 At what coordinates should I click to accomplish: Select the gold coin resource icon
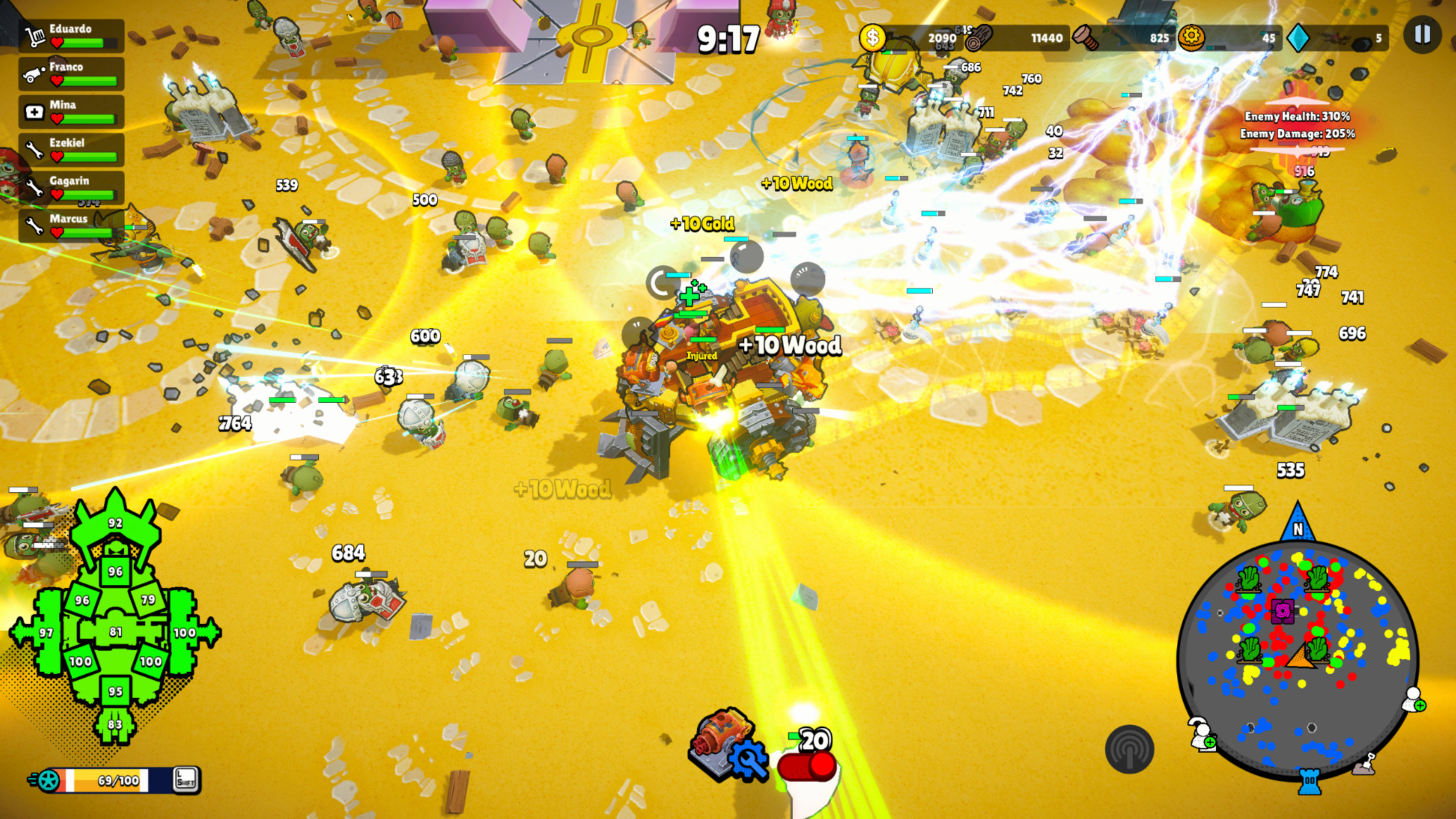pyautogui.click(x=873, y=39)
